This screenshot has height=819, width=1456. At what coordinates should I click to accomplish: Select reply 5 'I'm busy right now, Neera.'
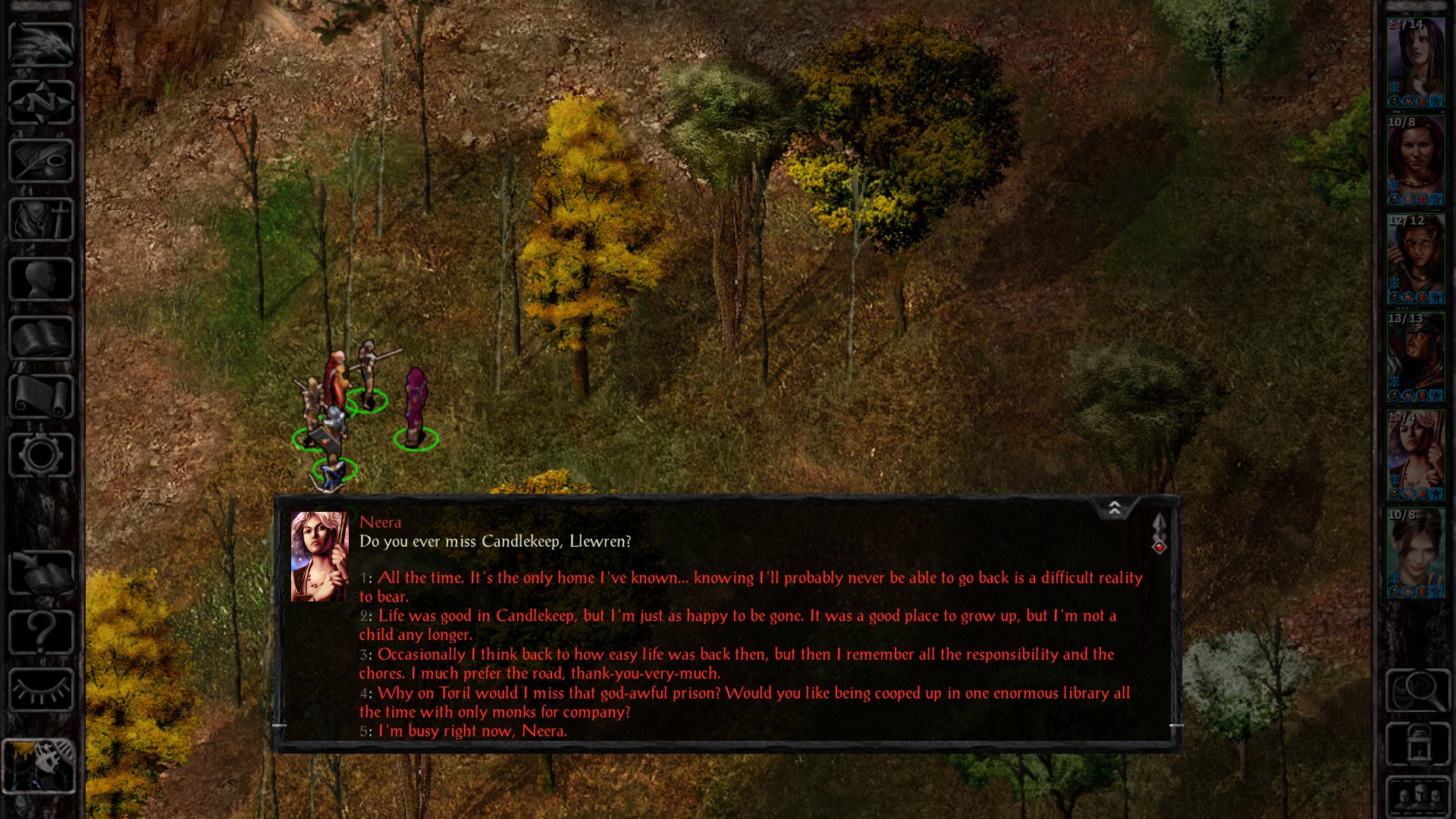pyautogui.click(x=471, y=731)
